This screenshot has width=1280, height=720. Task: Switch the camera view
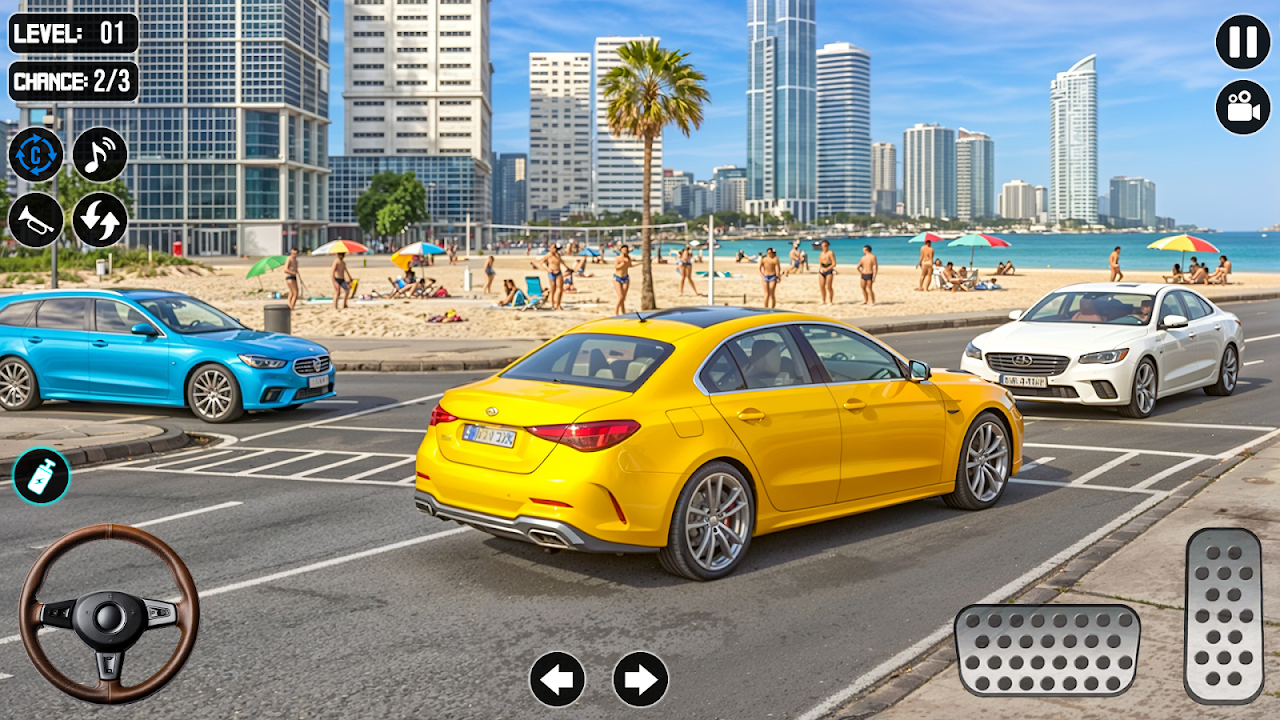[1243, 107]
